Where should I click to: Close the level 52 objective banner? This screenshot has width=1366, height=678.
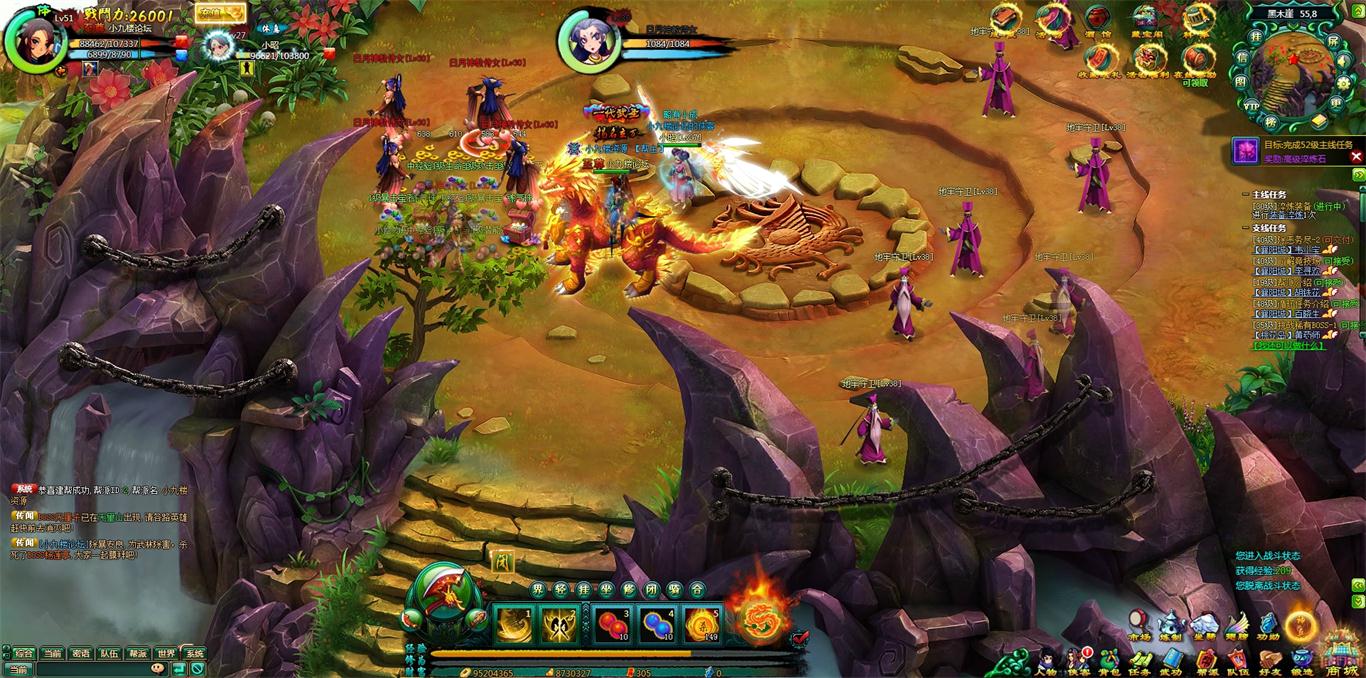1356,157
